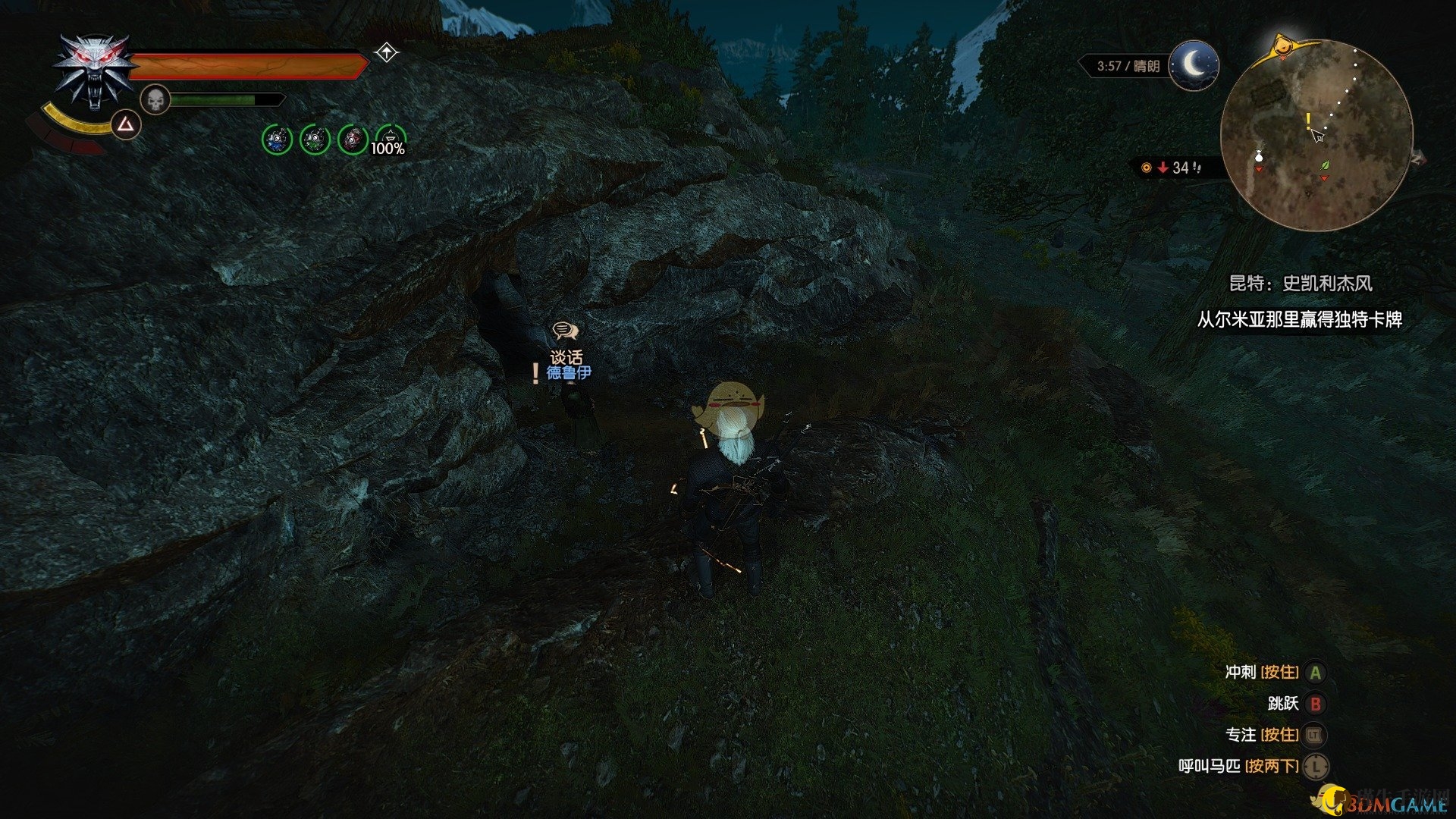The image size is (1456, 819).
Task: Select the green potion buff icon
Action: pos(315,140)
